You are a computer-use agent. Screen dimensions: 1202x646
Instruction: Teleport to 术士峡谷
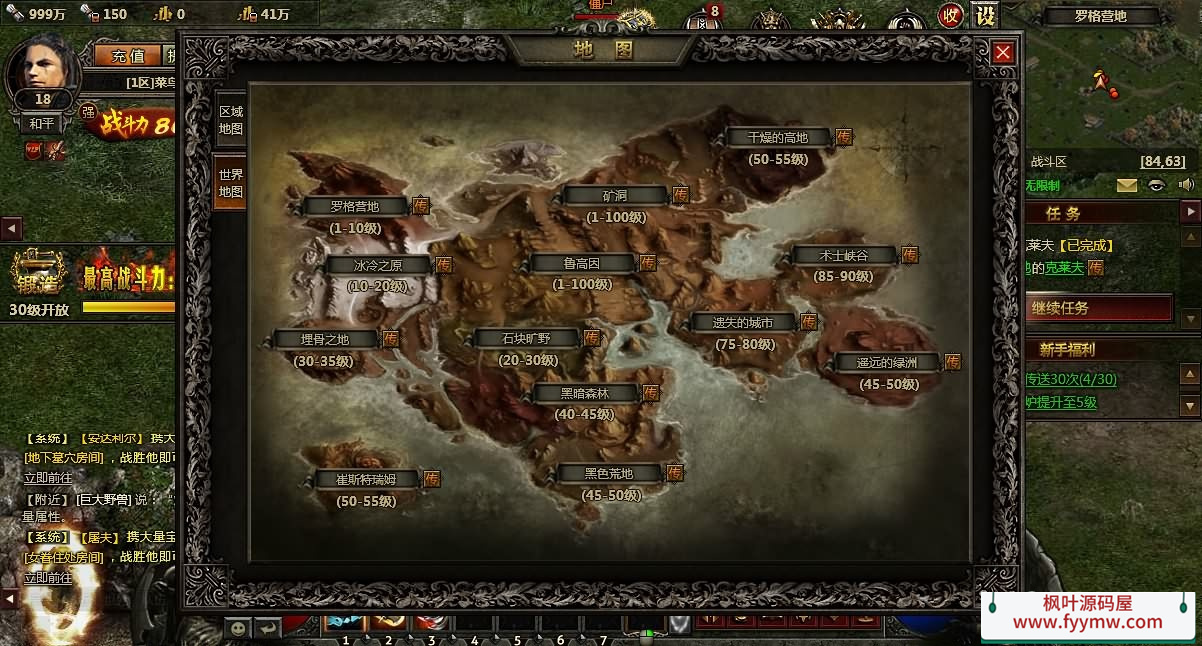pos(909,255)
